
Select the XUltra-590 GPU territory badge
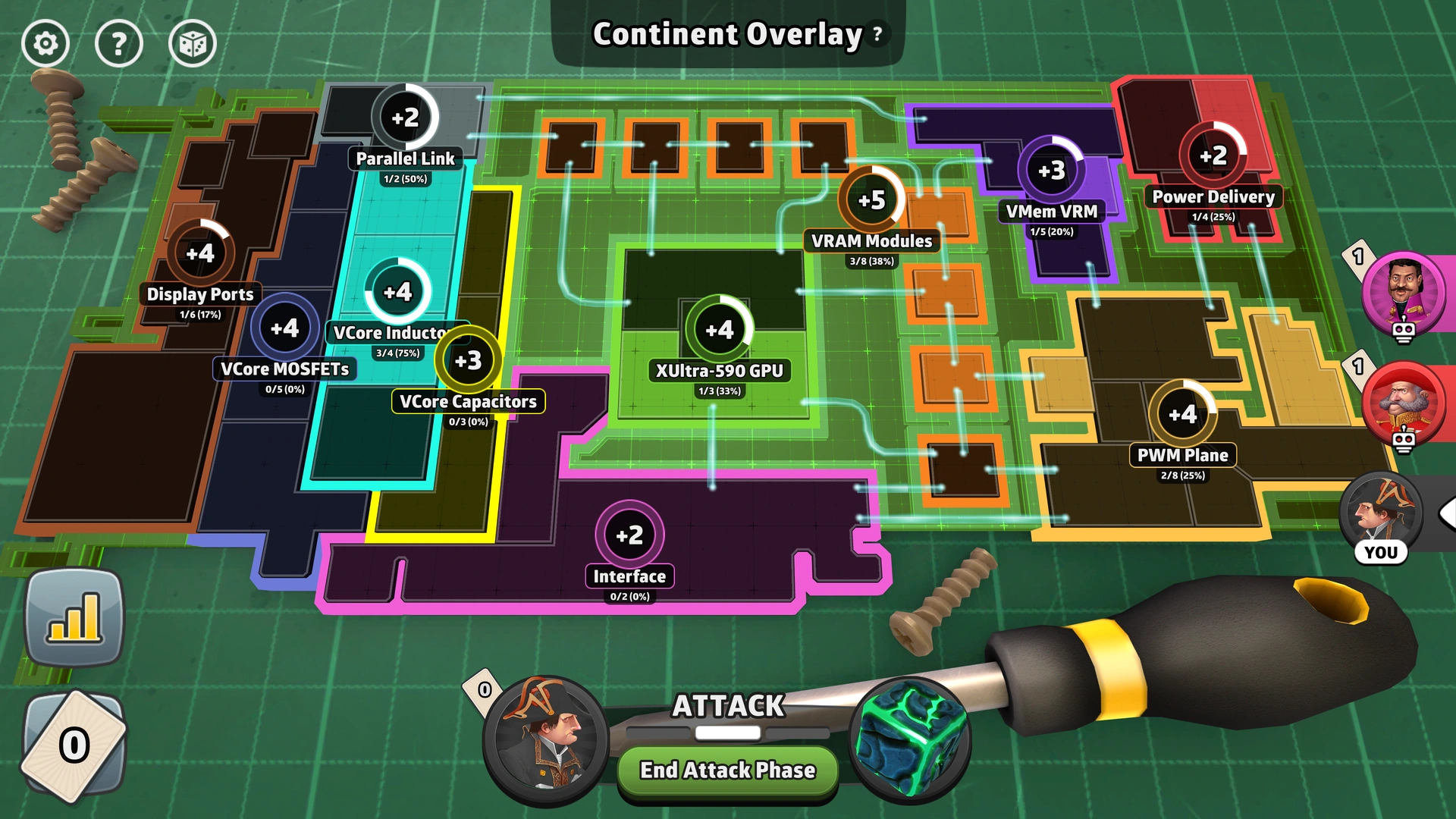pyautogui.click(x=719, y=330)
